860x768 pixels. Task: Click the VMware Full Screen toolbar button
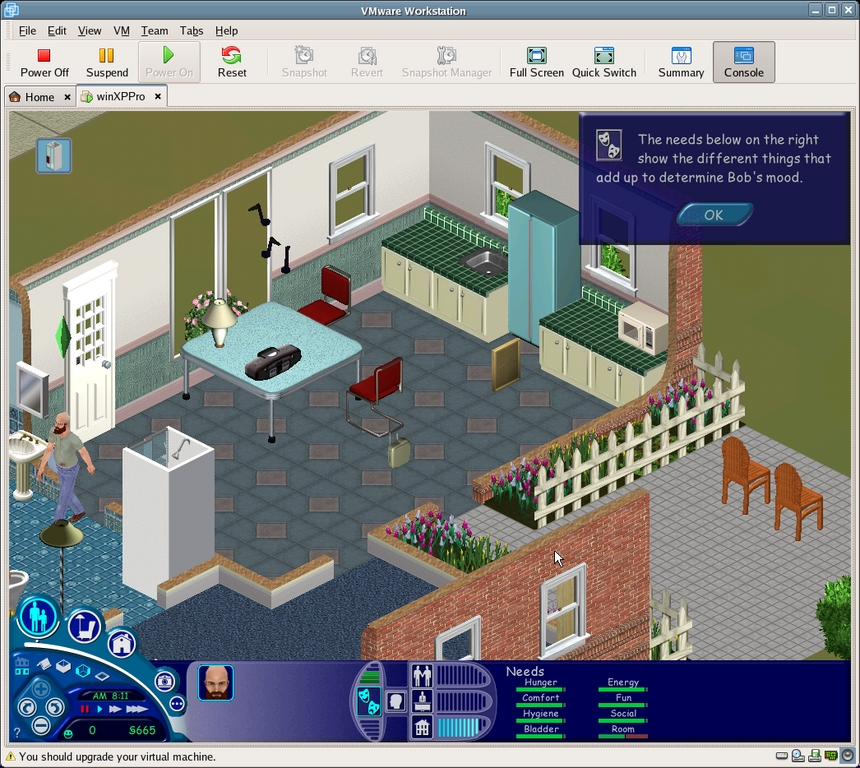[x=537, y=62]
